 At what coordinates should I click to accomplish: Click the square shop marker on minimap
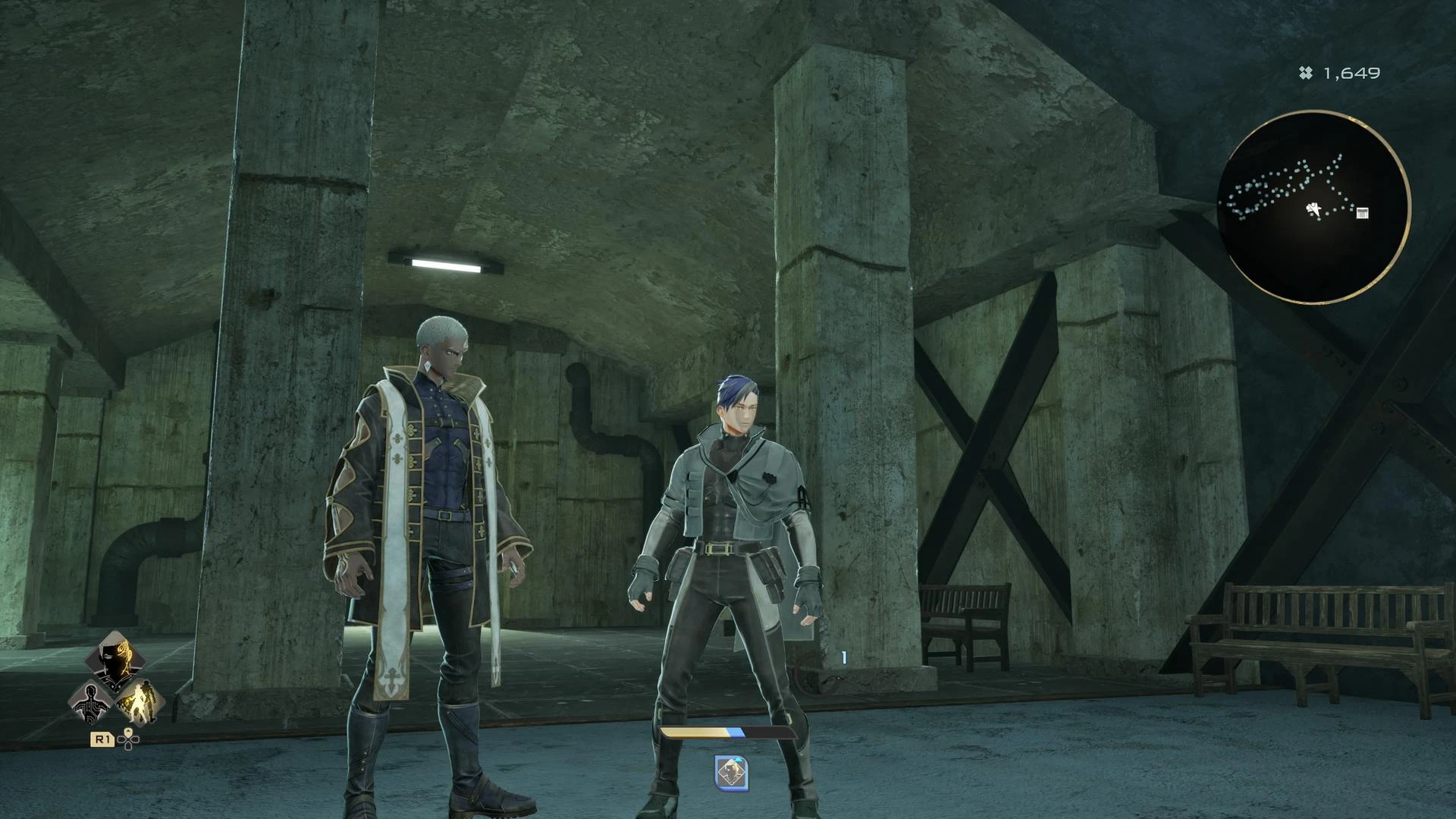point(1362,213)
